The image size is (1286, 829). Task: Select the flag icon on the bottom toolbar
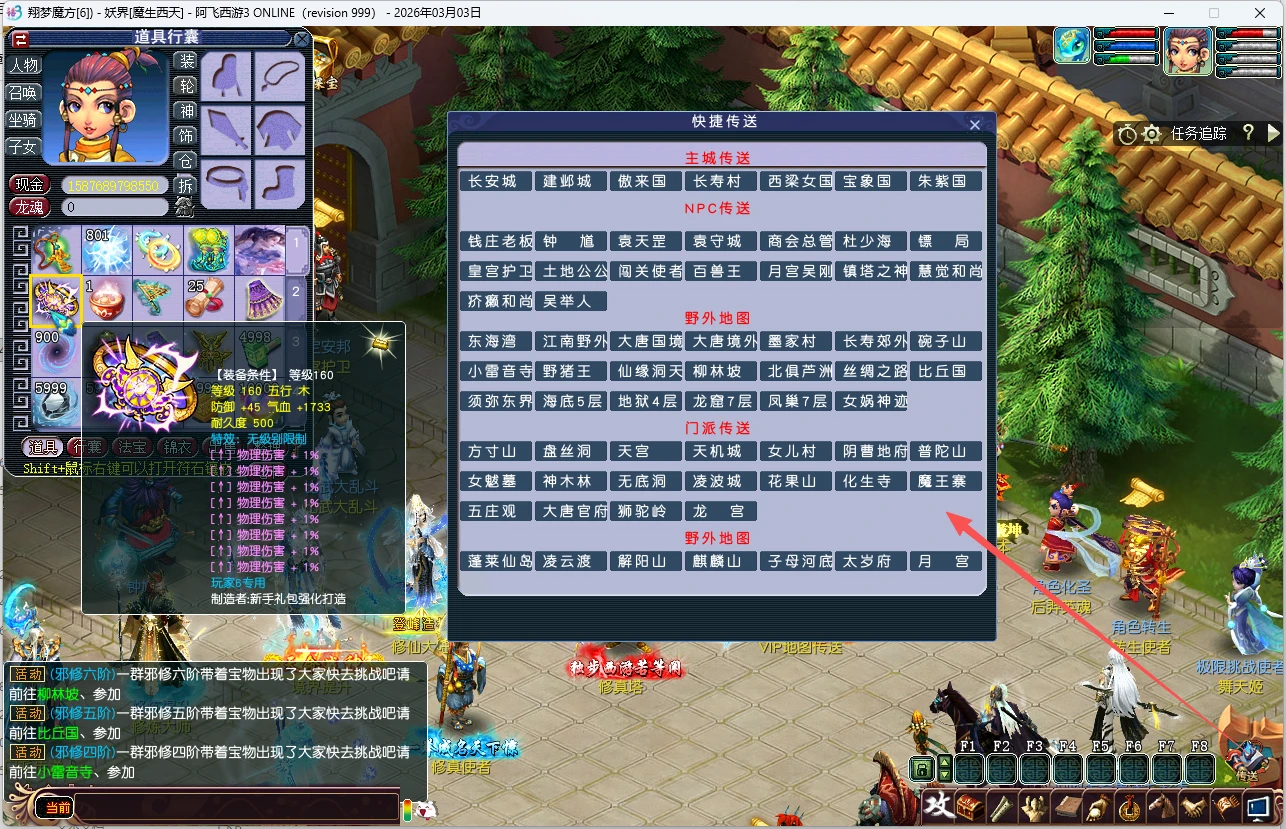coord(1226,807)
